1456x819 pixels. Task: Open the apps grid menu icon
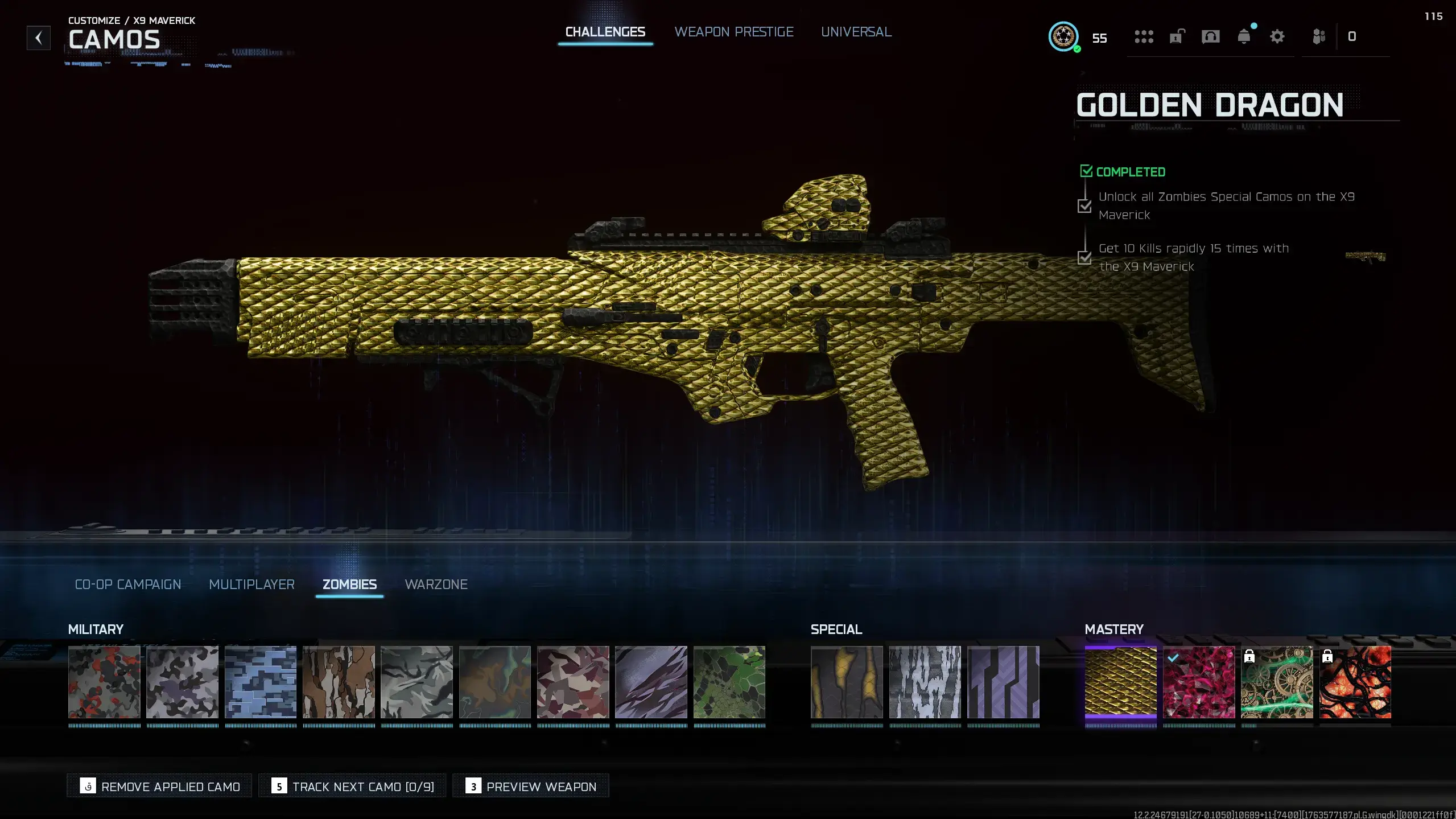point(1144,37)
